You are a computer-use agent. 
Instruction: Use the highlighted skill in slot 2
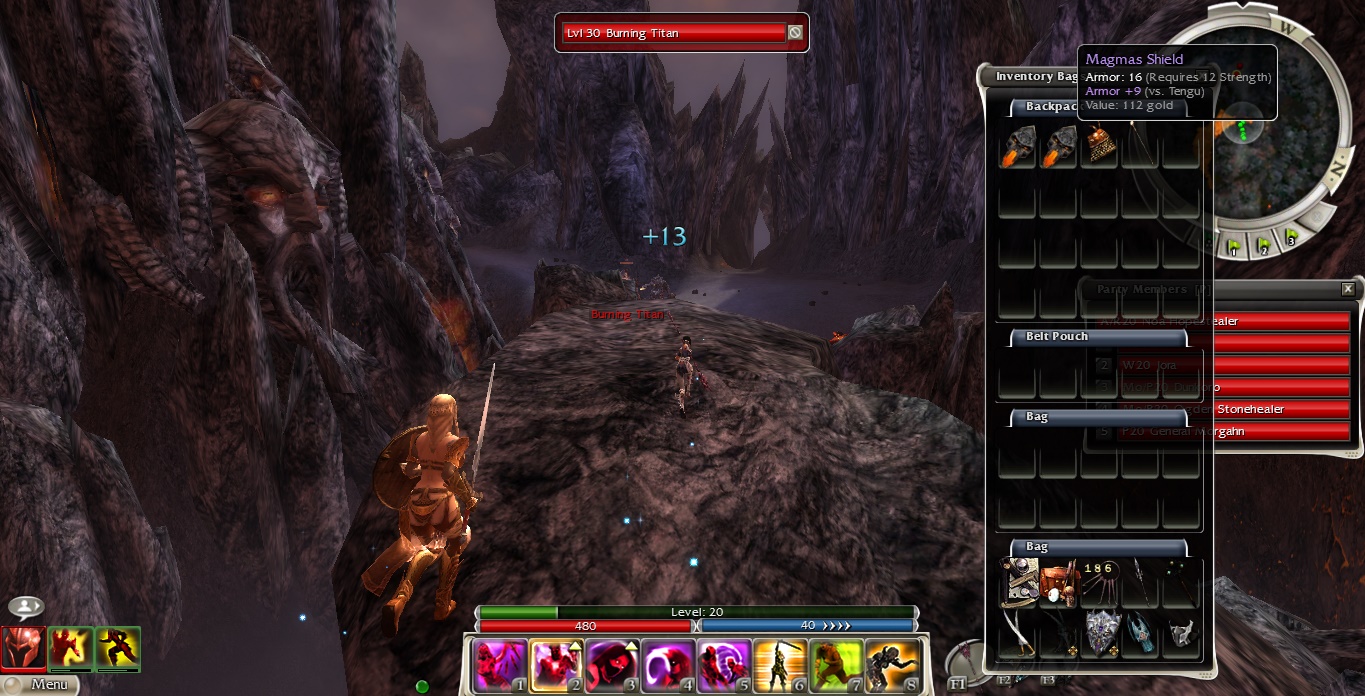coord(555,666)
